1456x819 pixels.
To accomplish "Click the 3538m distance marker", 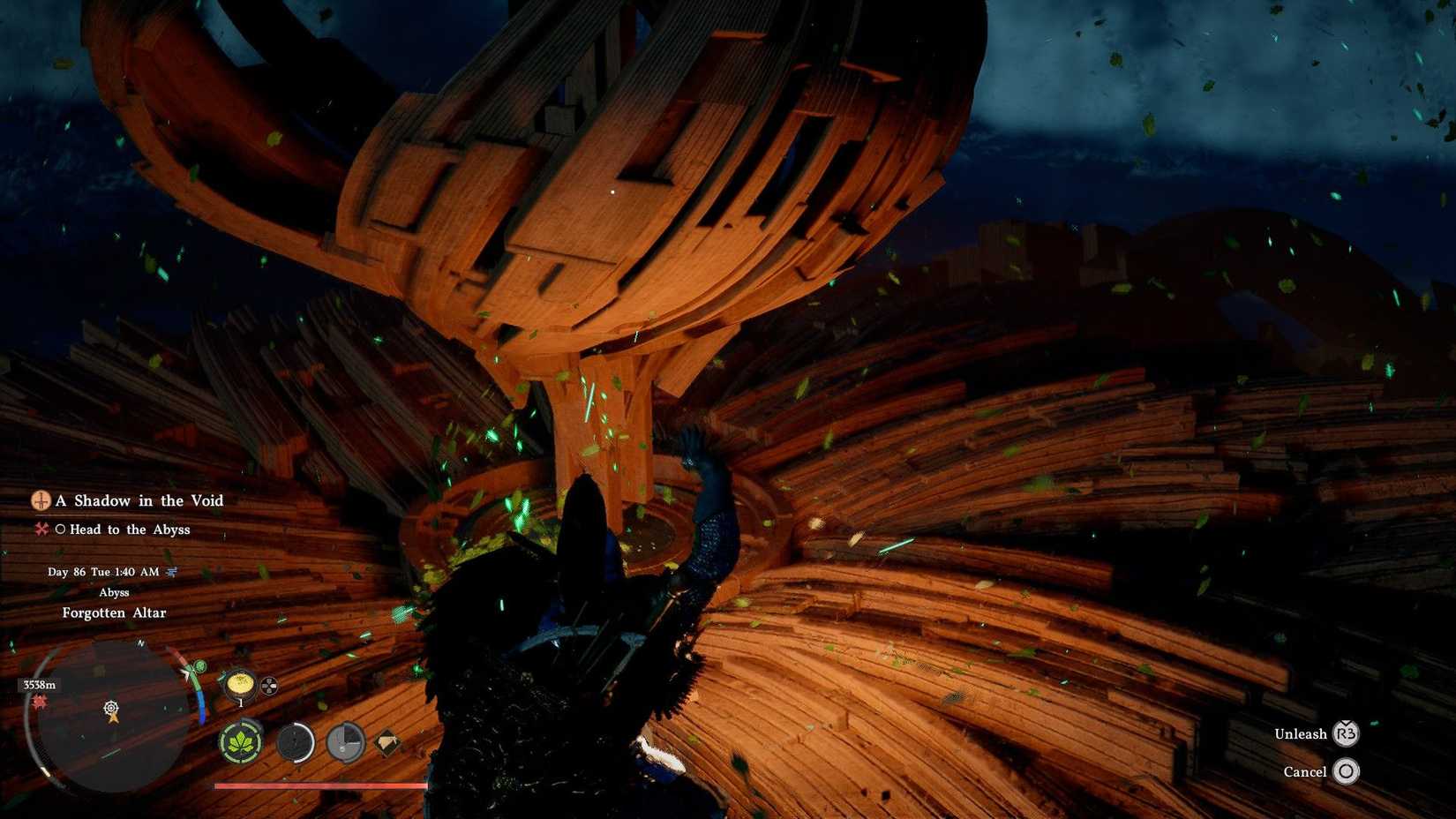I will [40, 685].
